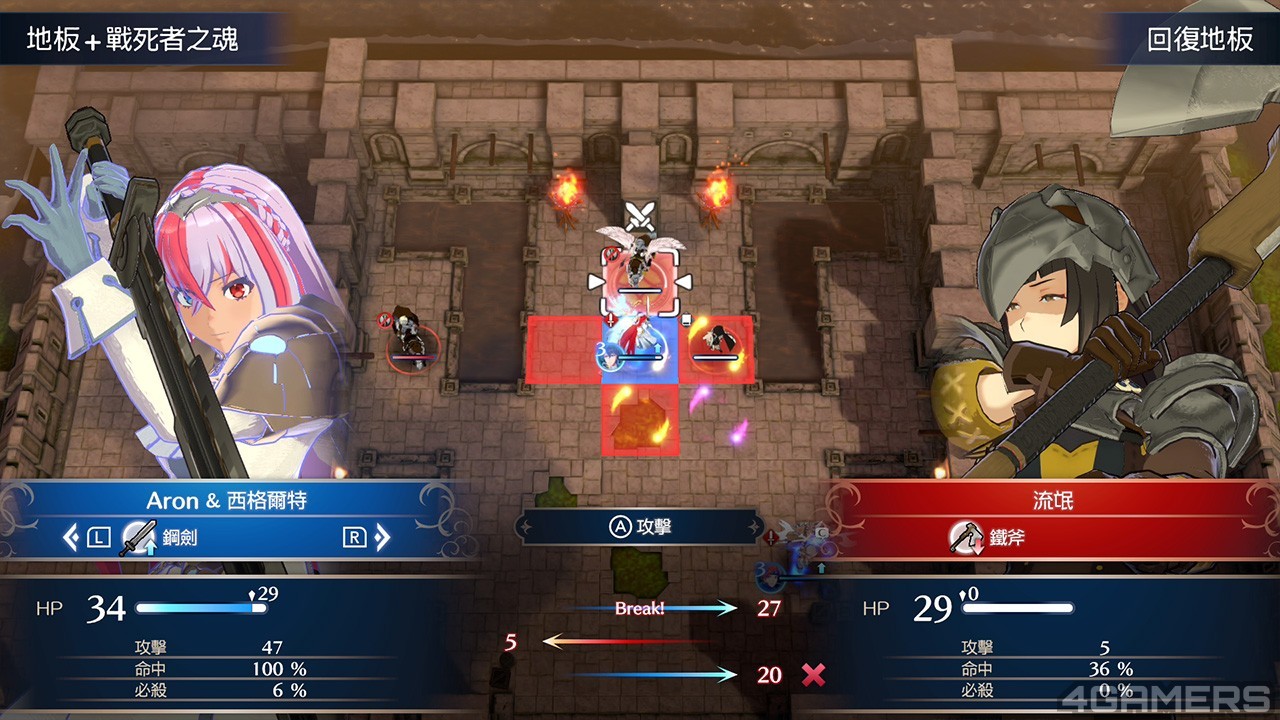The width and height of the screenshot is (1280, 720).
Task: Cycle to the next weapon with the right arrow
Action: click(x=382, y=538)
